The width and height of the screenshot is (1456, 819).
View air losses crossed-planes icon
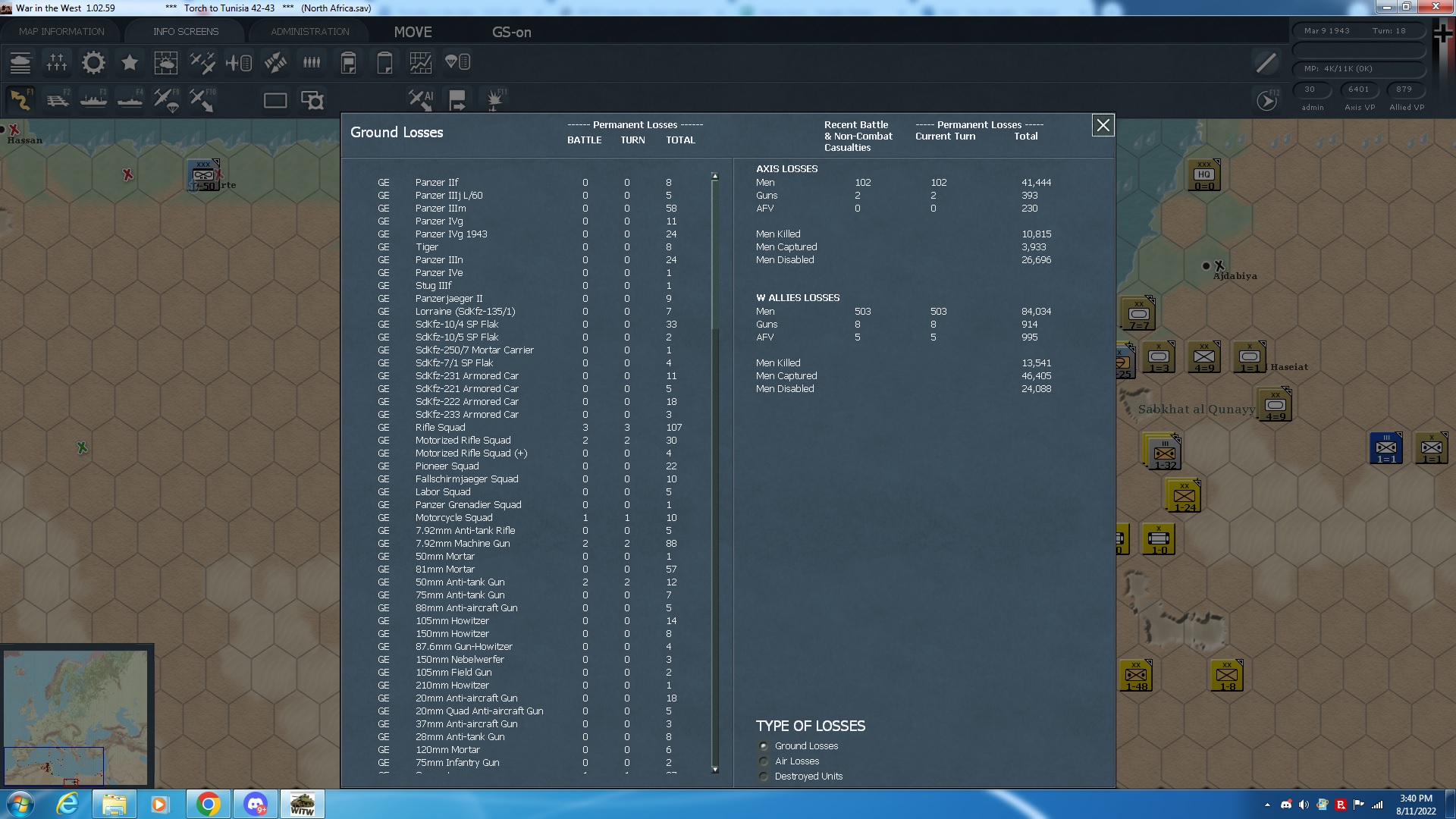tap(202, 63)
